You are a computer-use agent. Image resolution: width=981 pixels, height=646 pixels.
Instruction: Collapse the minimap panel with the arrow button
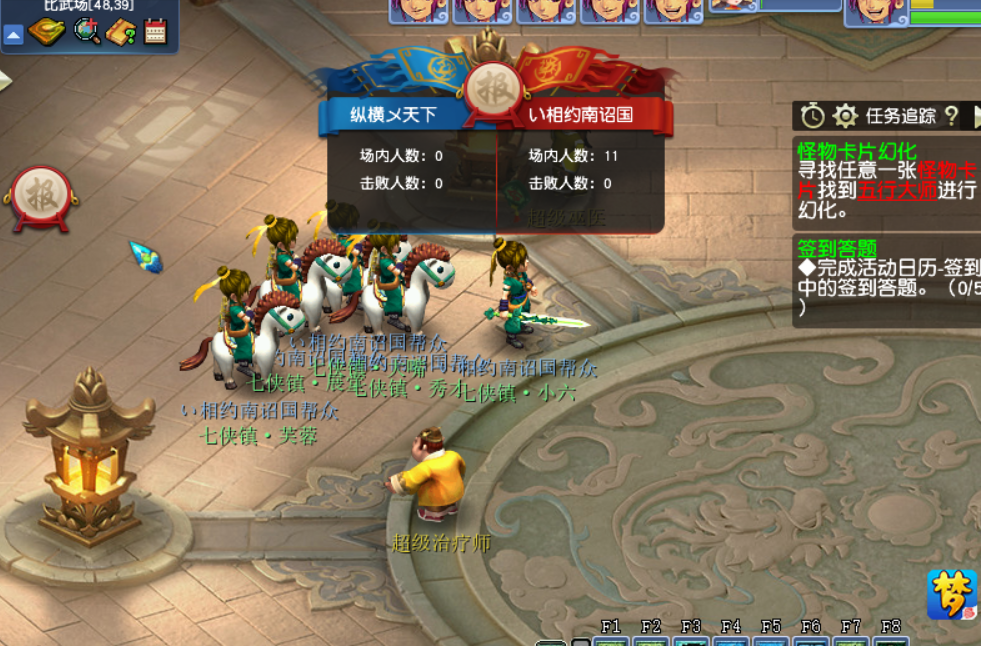tap(14, 35)
